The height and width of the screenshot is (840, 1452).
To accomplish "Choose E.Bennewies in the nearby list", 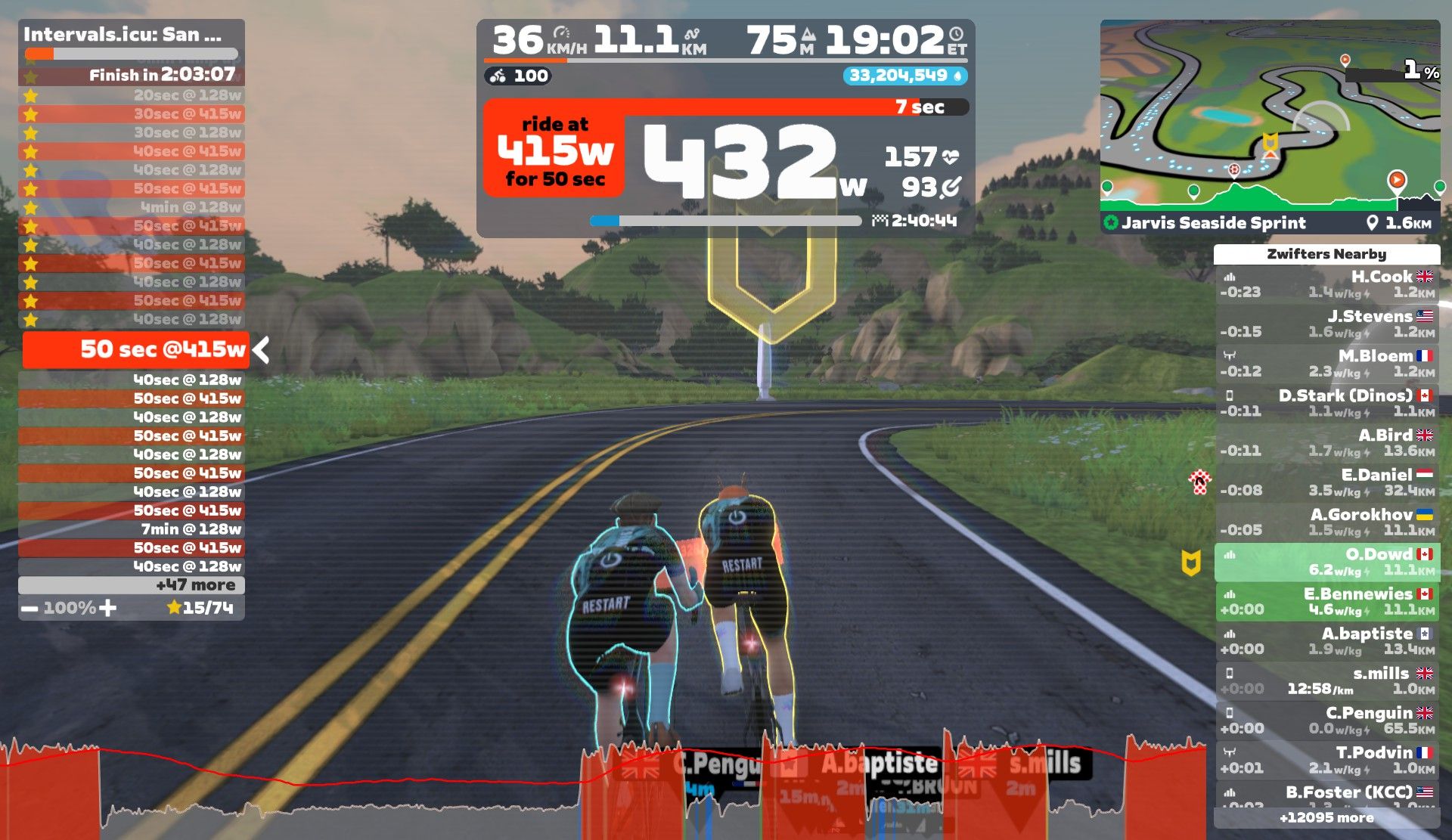I will pos(1327,602).
